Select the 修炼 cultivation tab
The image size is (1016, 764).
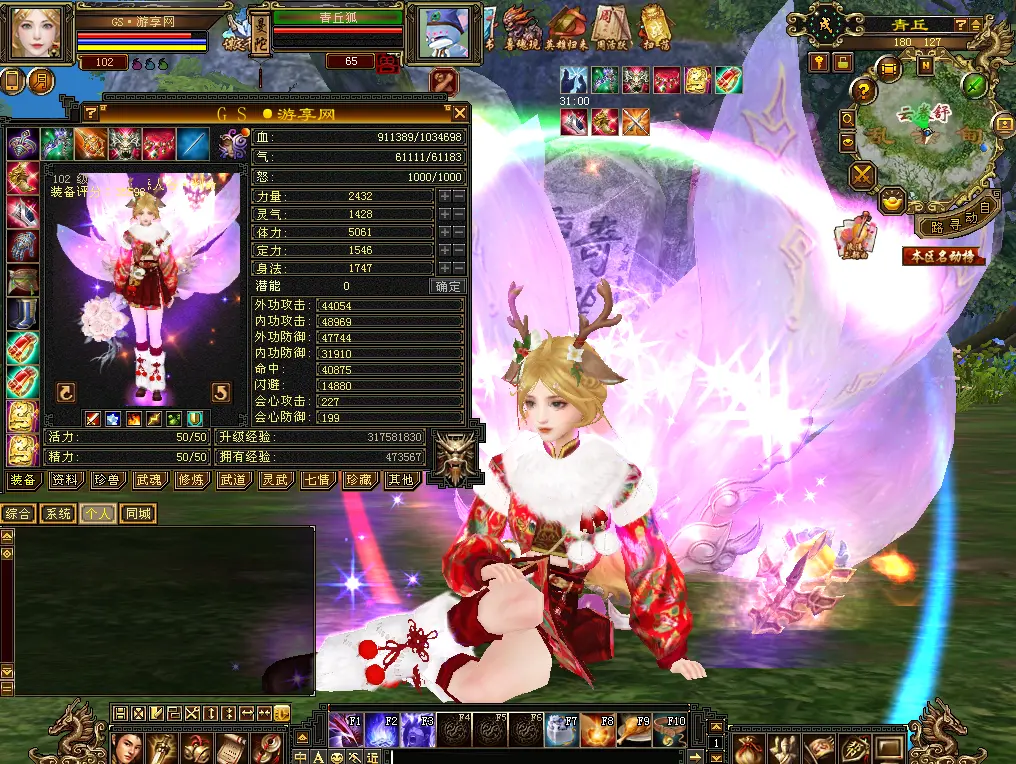click(190, 480)
